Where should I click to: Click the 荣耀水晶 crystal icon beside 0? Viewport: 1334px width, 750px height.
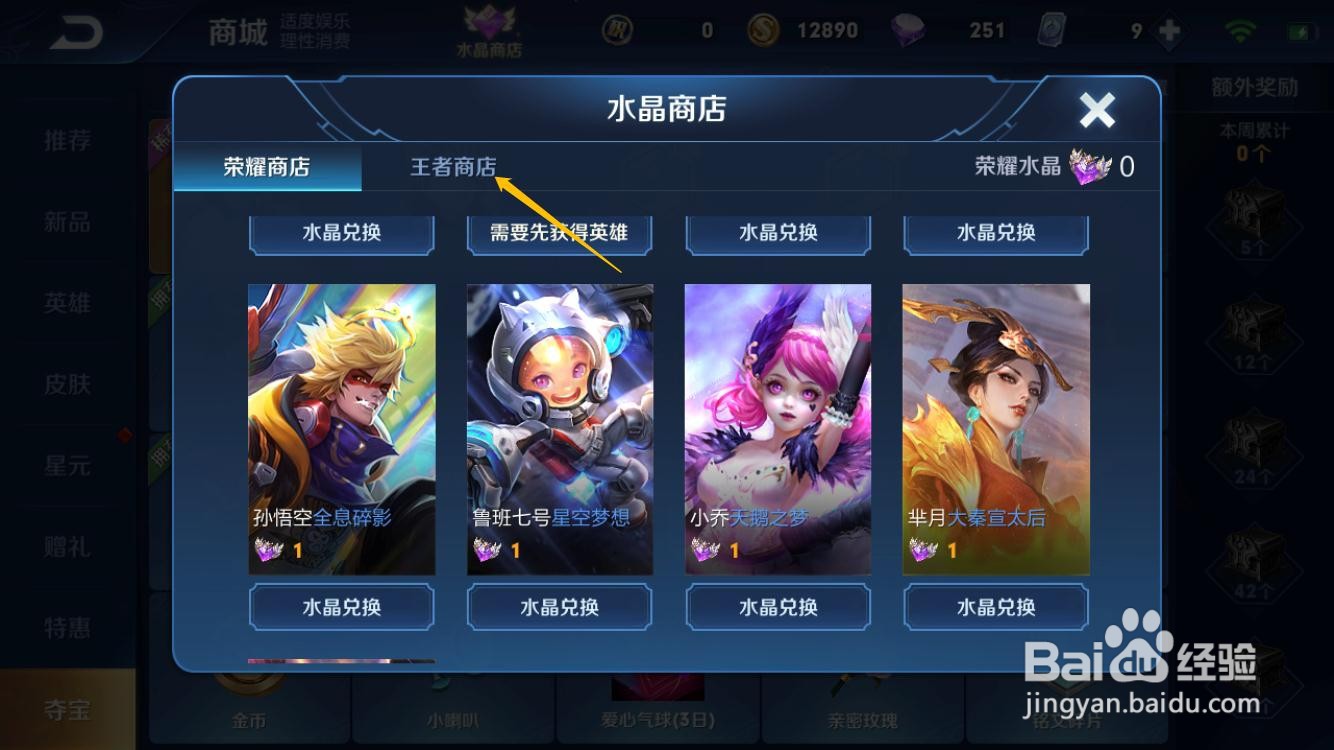pos(1090,167)
